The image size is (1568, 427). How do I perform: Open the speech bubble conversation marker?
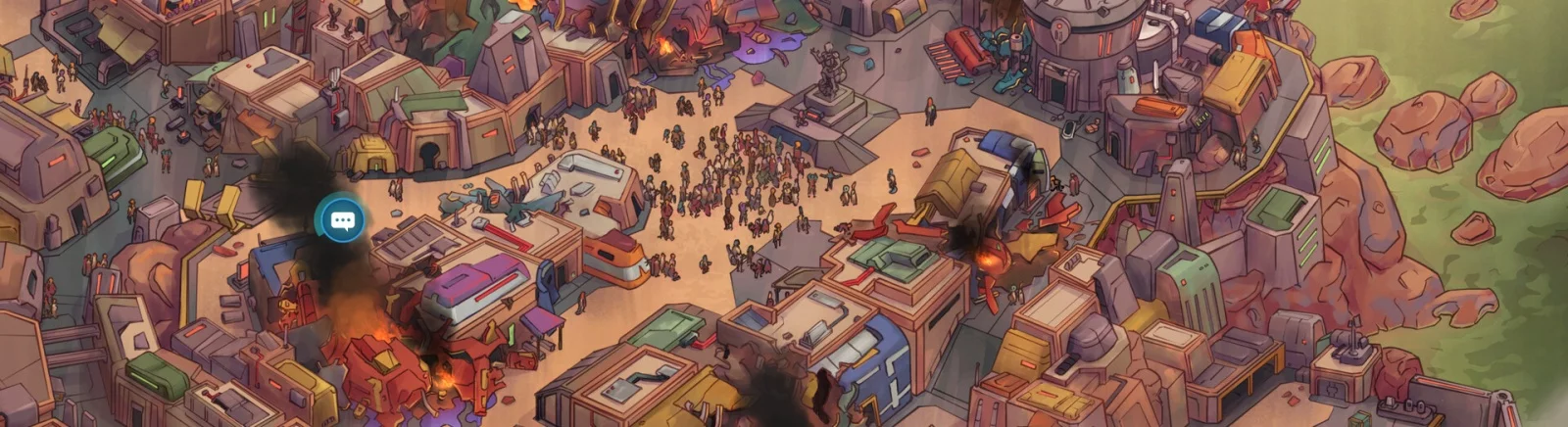[341, 220]
